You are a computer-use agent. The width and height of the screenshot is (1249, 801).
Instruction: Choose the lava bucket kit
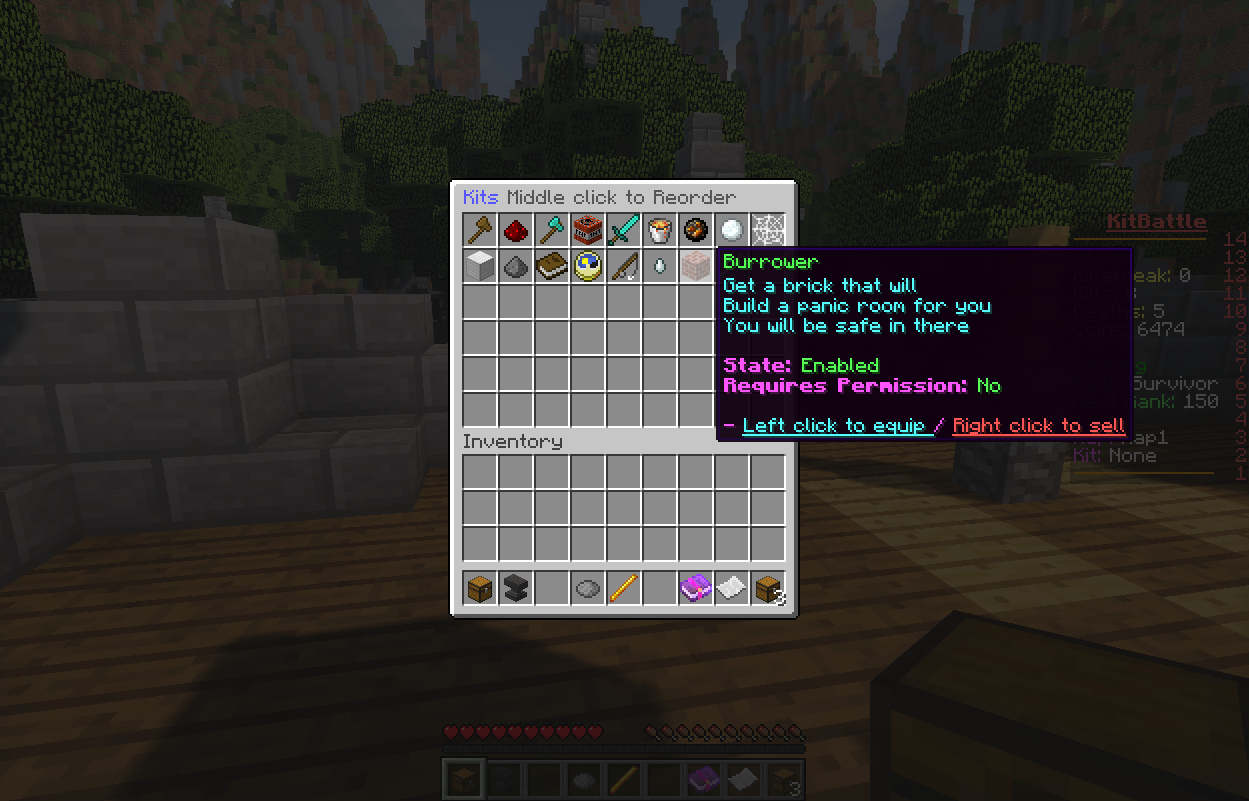(x=660, y=230)
